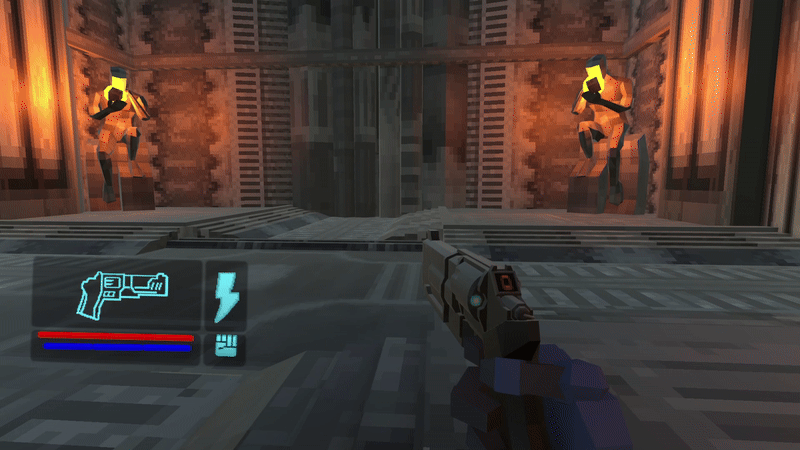Click the fist melee icon
Screen dimensions: 800x450
pos(226,347)
